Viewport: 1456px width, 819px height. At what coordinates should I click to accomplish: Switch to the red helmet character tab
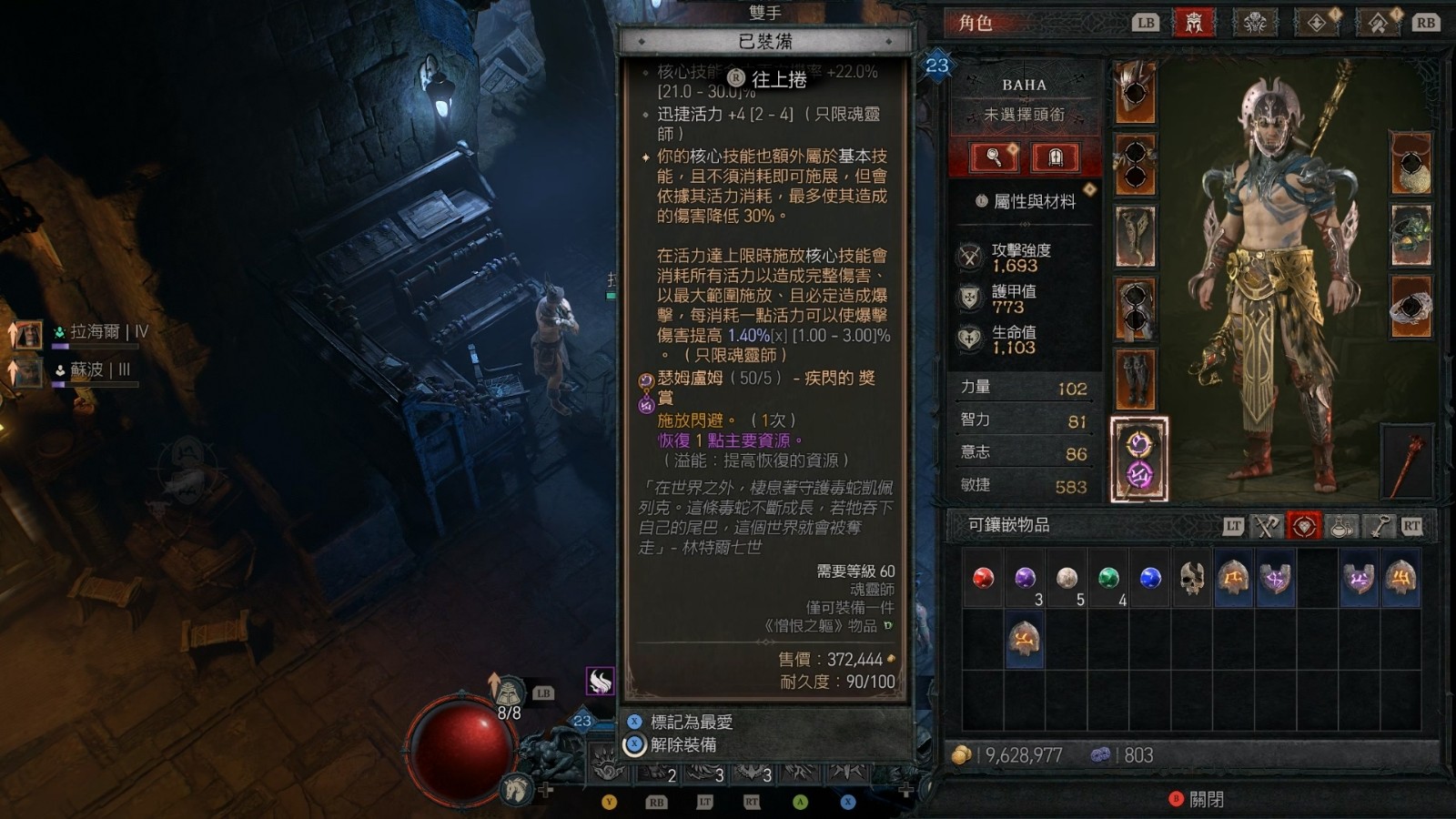[1195, 23]
